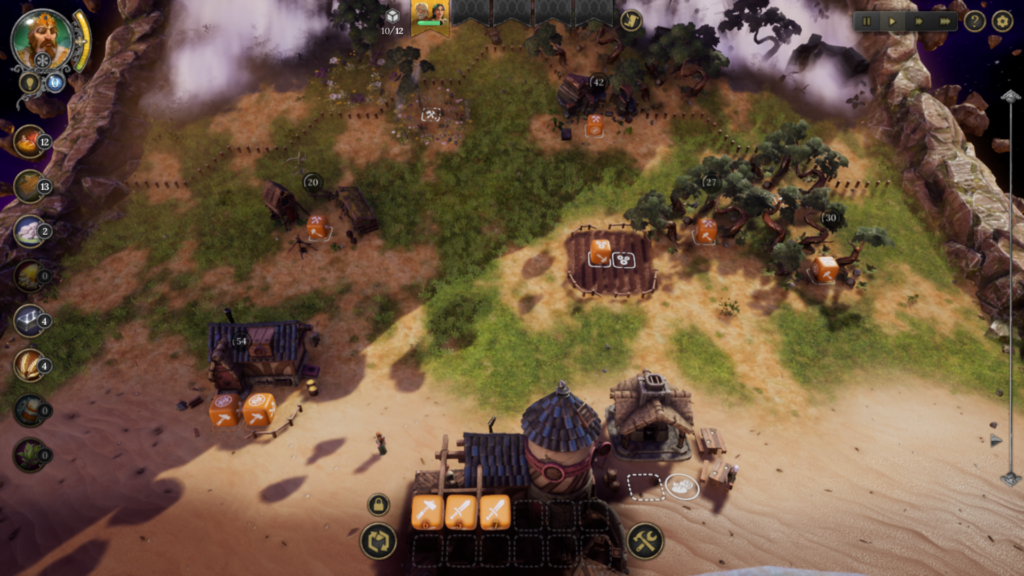Set game speed to normal play

coord(892,21)
